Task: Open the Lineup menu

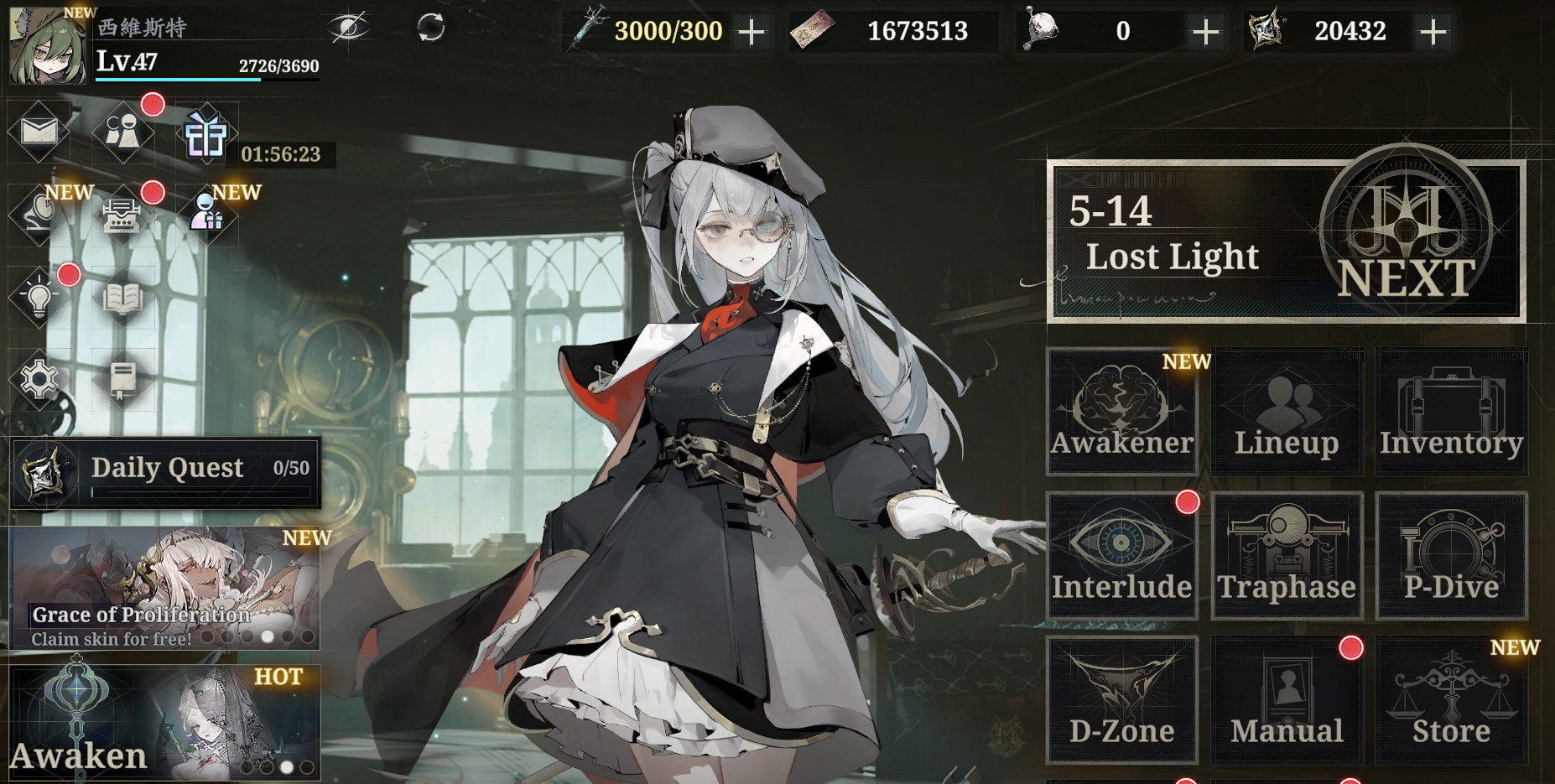Action: 1287,411
